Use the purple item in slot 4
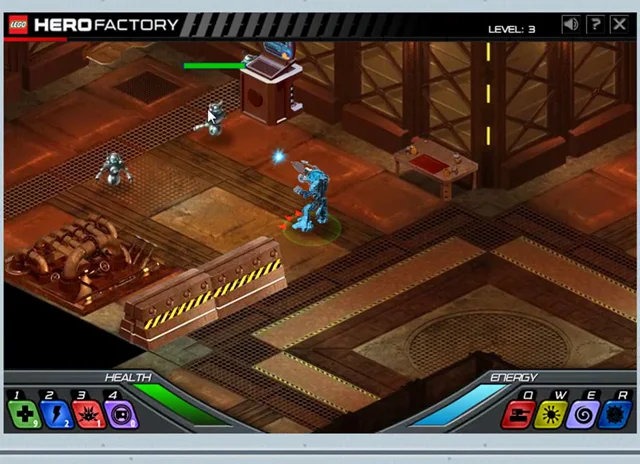This screenshot has height=464, width=640. coord(120,413)
